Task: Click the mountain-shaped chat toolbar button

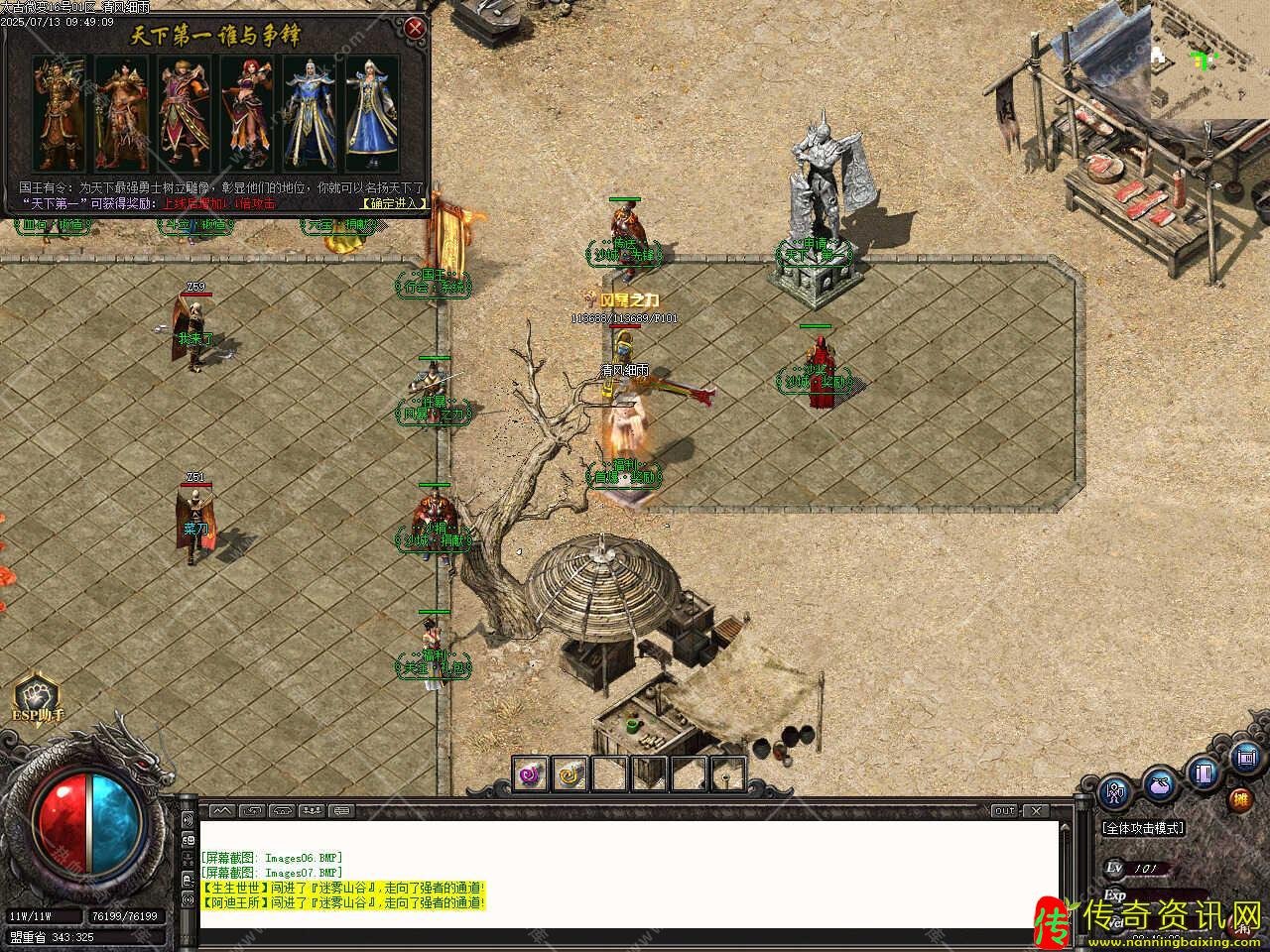Action: [x=220, y=811]
